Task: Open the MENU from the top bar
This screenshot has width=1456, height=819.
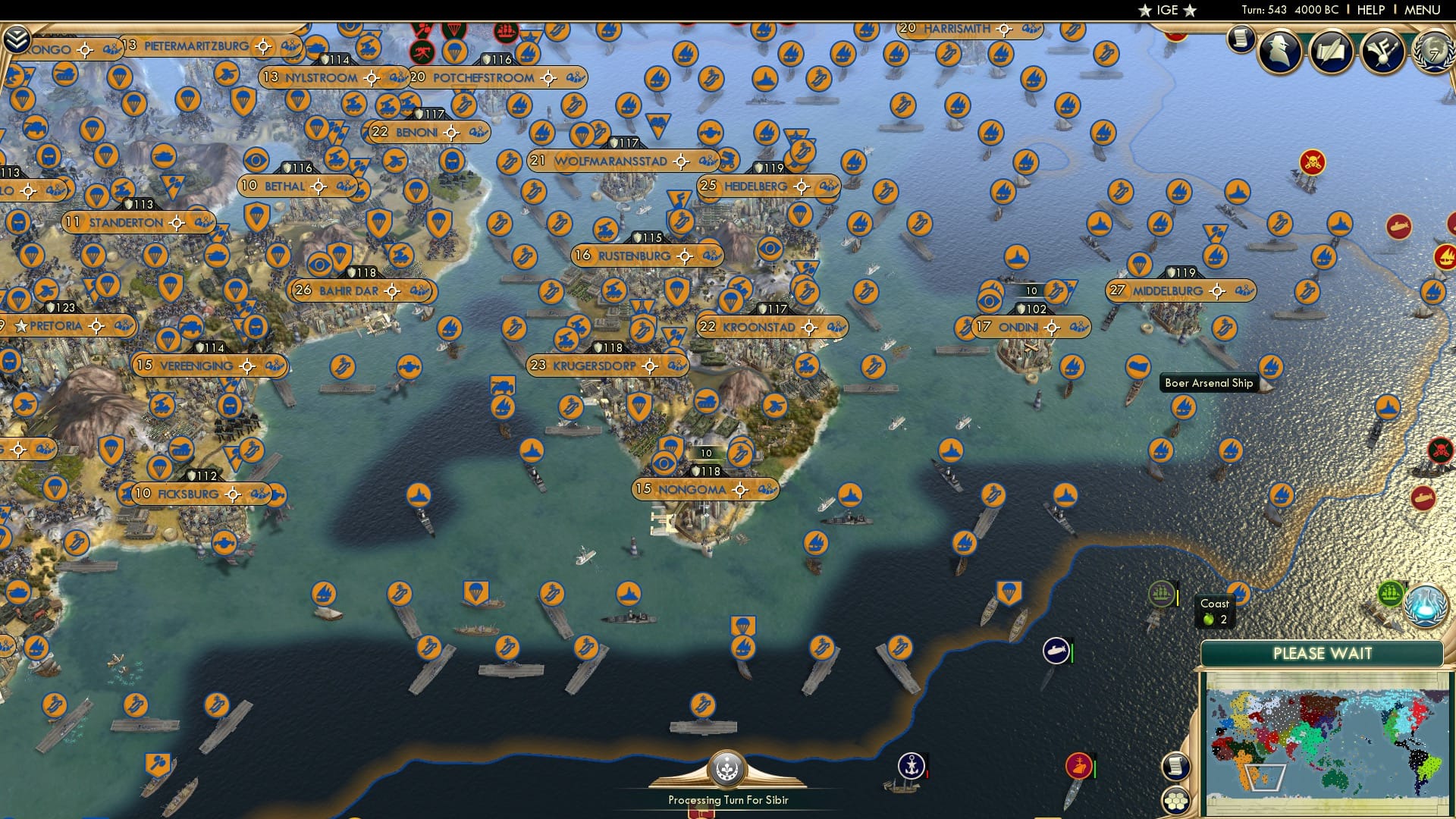Action: click(1422, 9)
